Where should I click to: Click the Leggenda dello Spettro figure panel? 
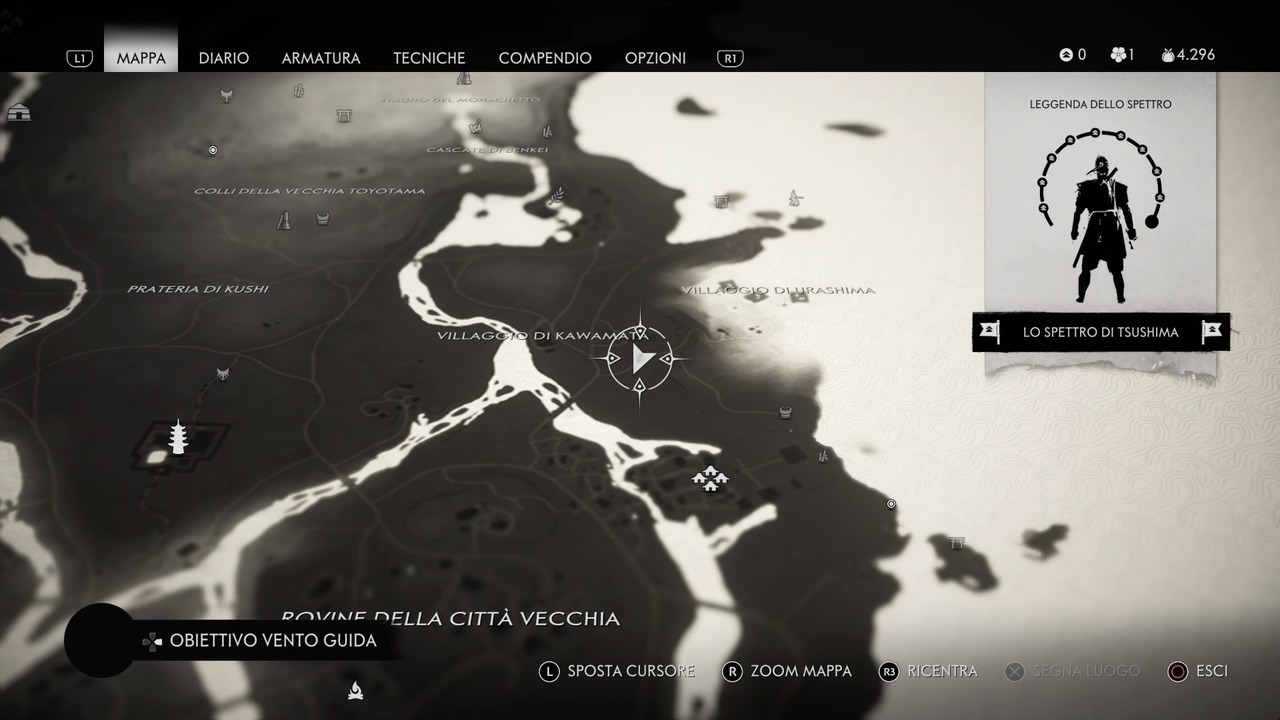1100,215
